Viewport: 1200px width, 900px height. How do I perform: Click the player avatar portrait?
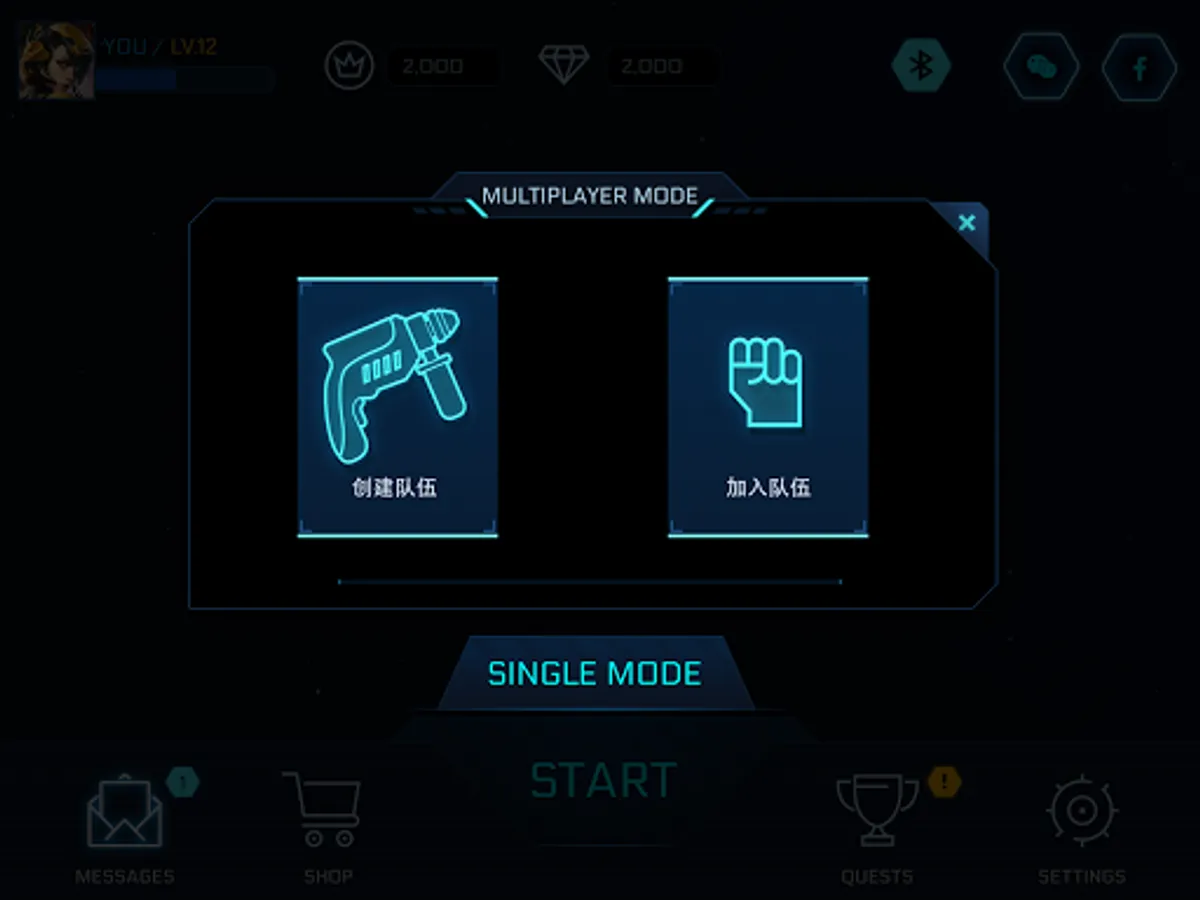pyautogui.click(x=57, y=61)
